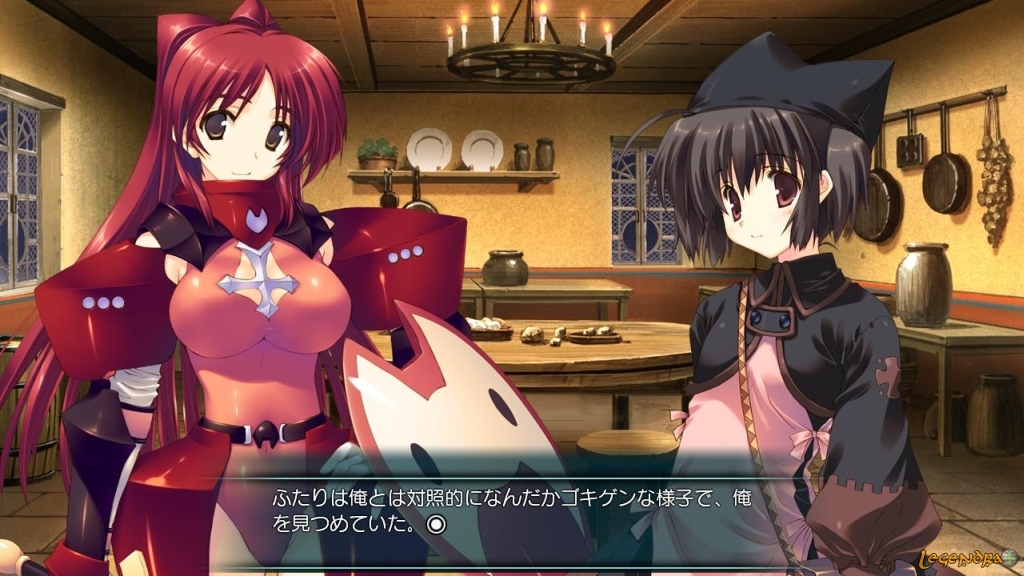Click the circular advance indicator after the dialogue

point(435,523)
